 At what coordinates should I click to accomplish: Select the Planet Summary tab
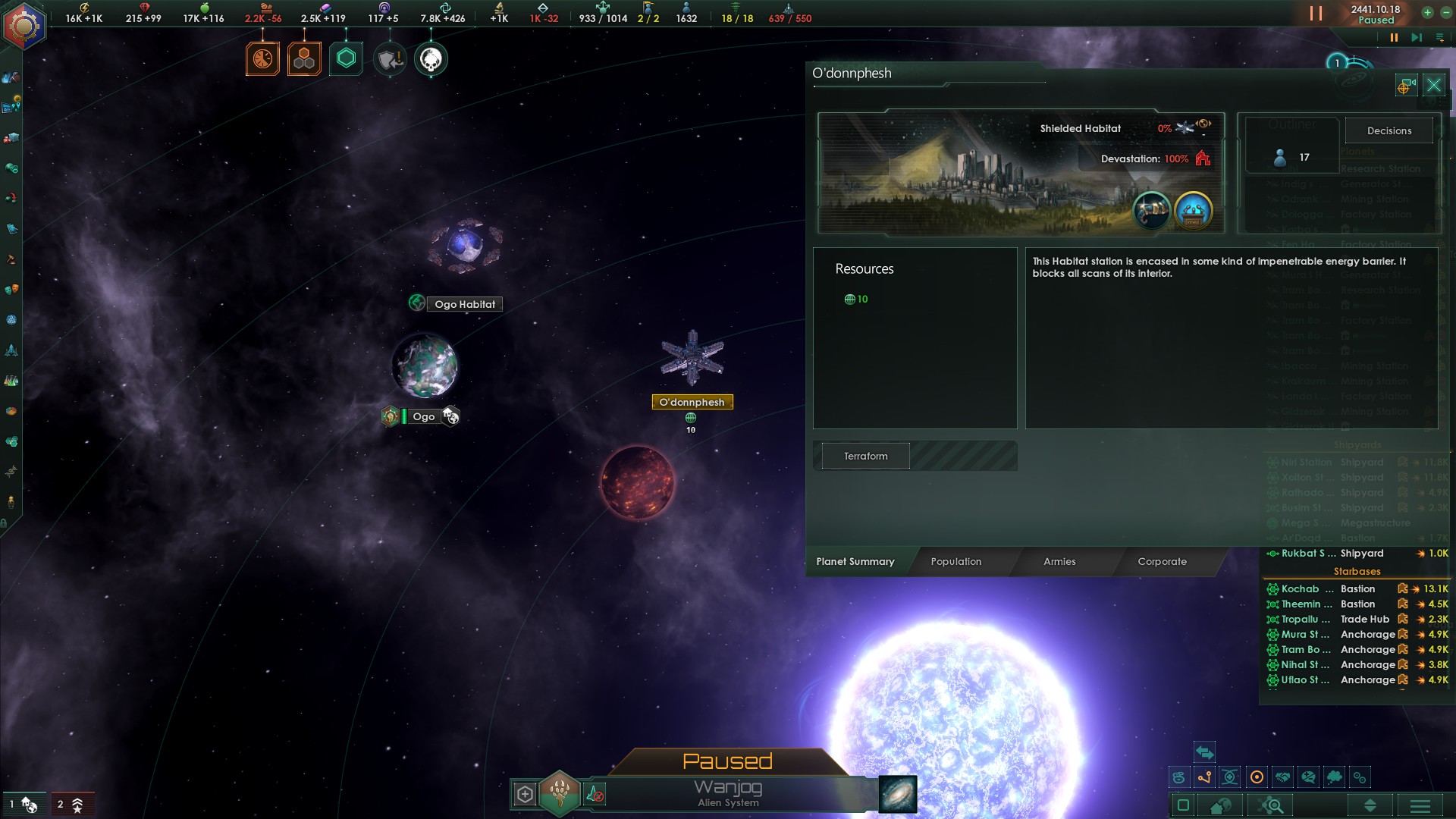[855, 562]
